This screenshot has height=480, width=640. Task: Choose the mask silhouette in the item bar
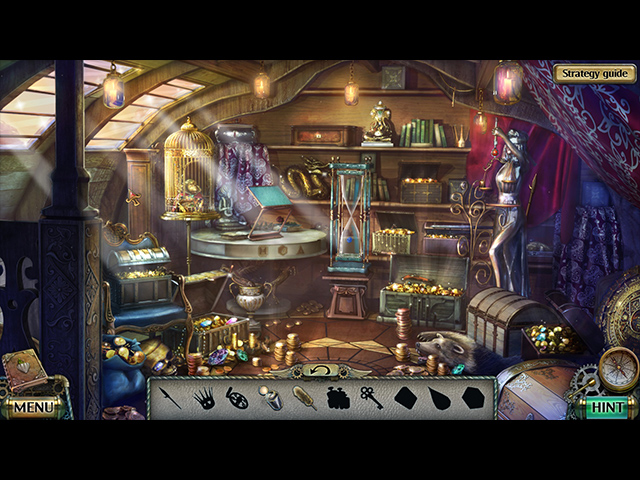coord(237,398)
